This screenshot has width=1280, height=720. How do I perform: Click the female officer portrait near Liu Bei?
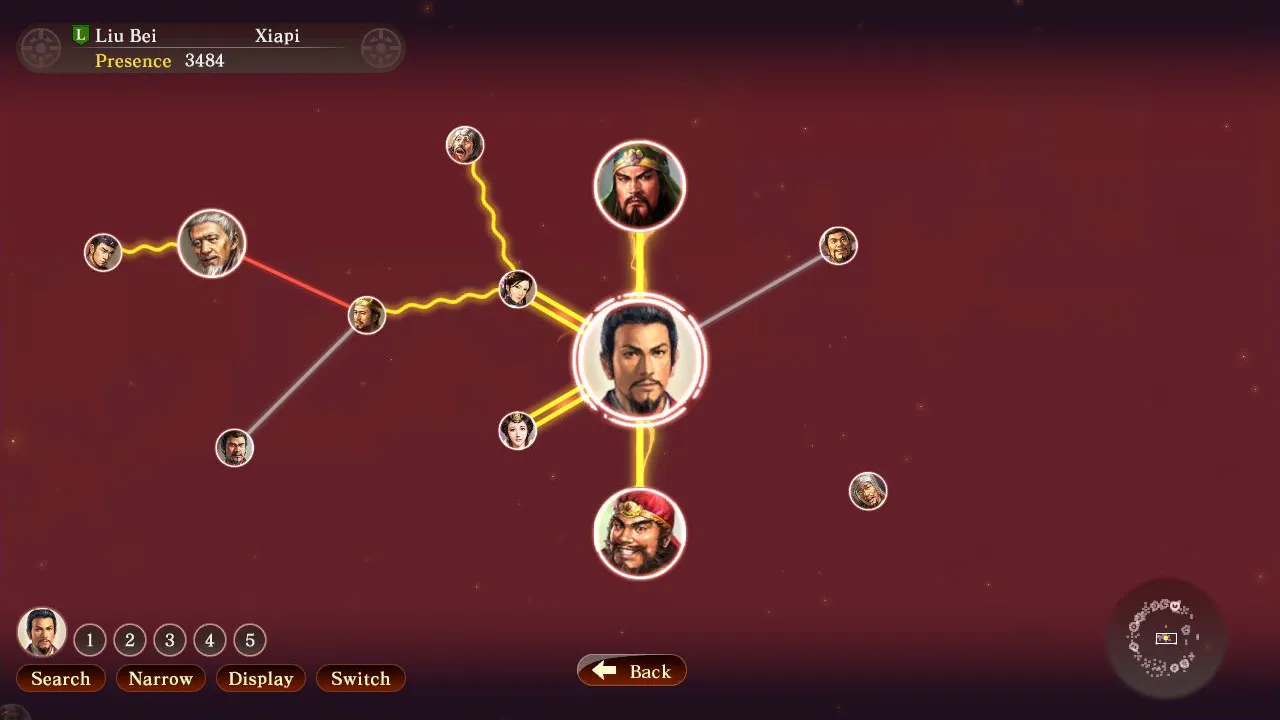coord(517,429)
